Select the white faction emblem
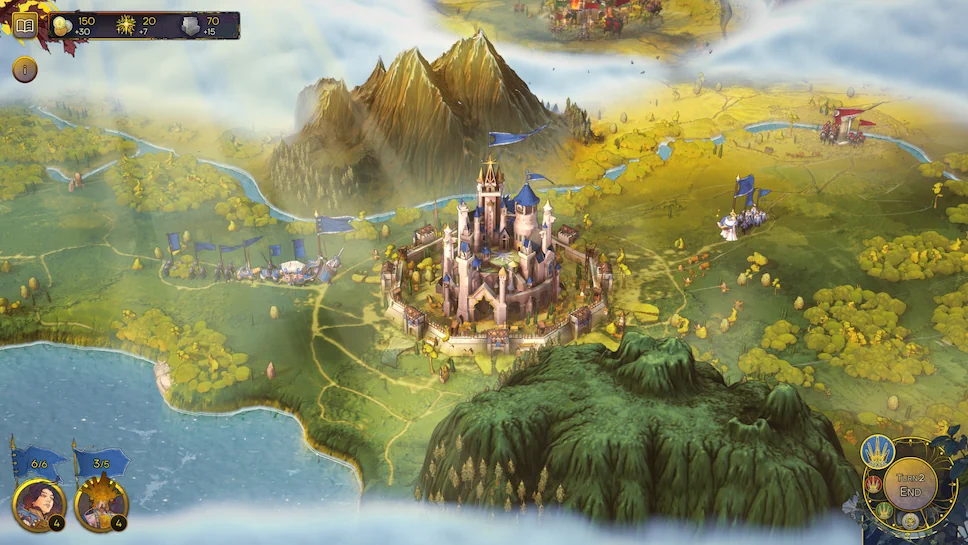Viewport: 968px width, 545px height. click(910, 521)
